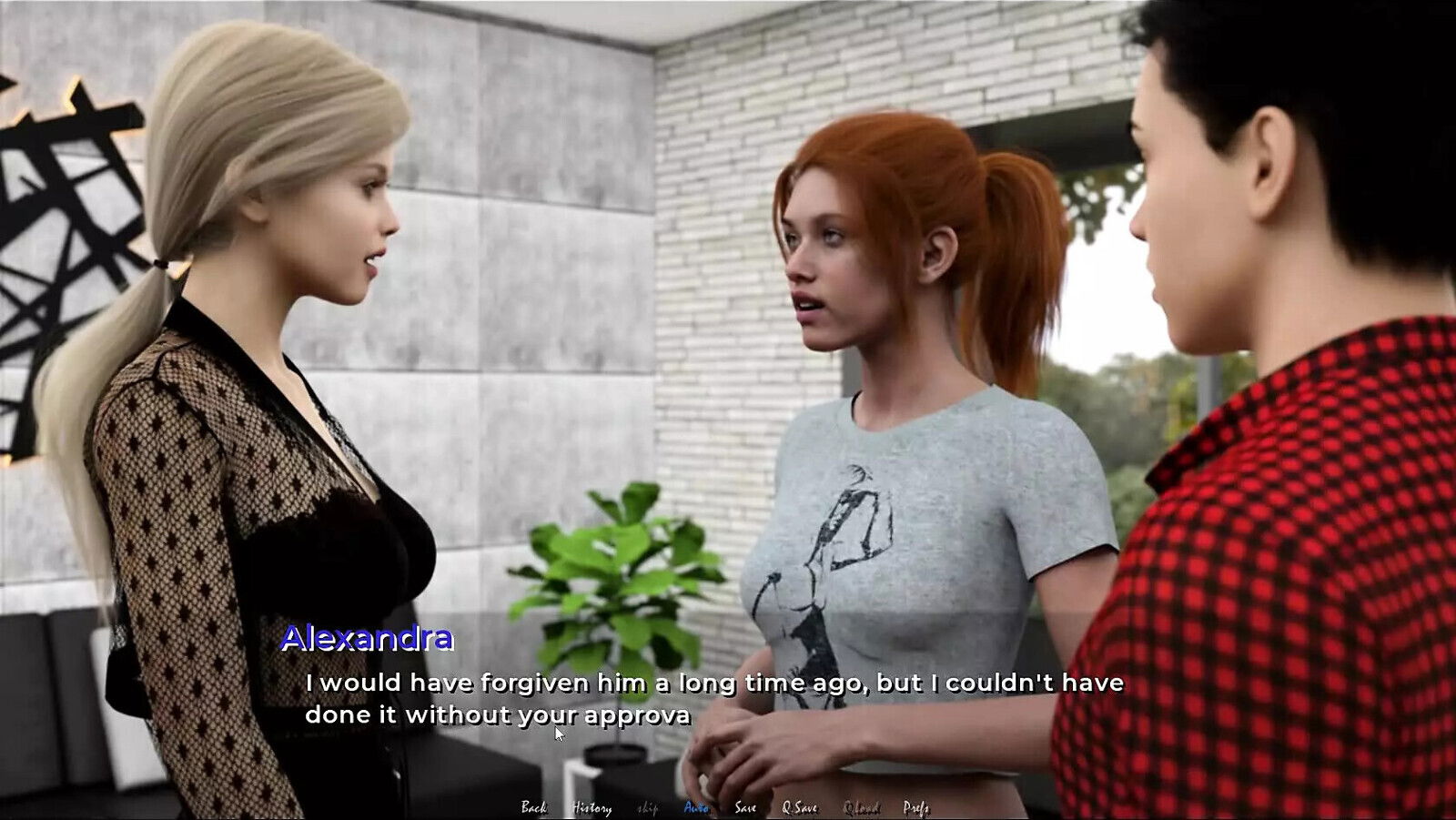The image size is (1456, 820).
Task: Open the Prefs settings menu
Action: click(916, 807)
